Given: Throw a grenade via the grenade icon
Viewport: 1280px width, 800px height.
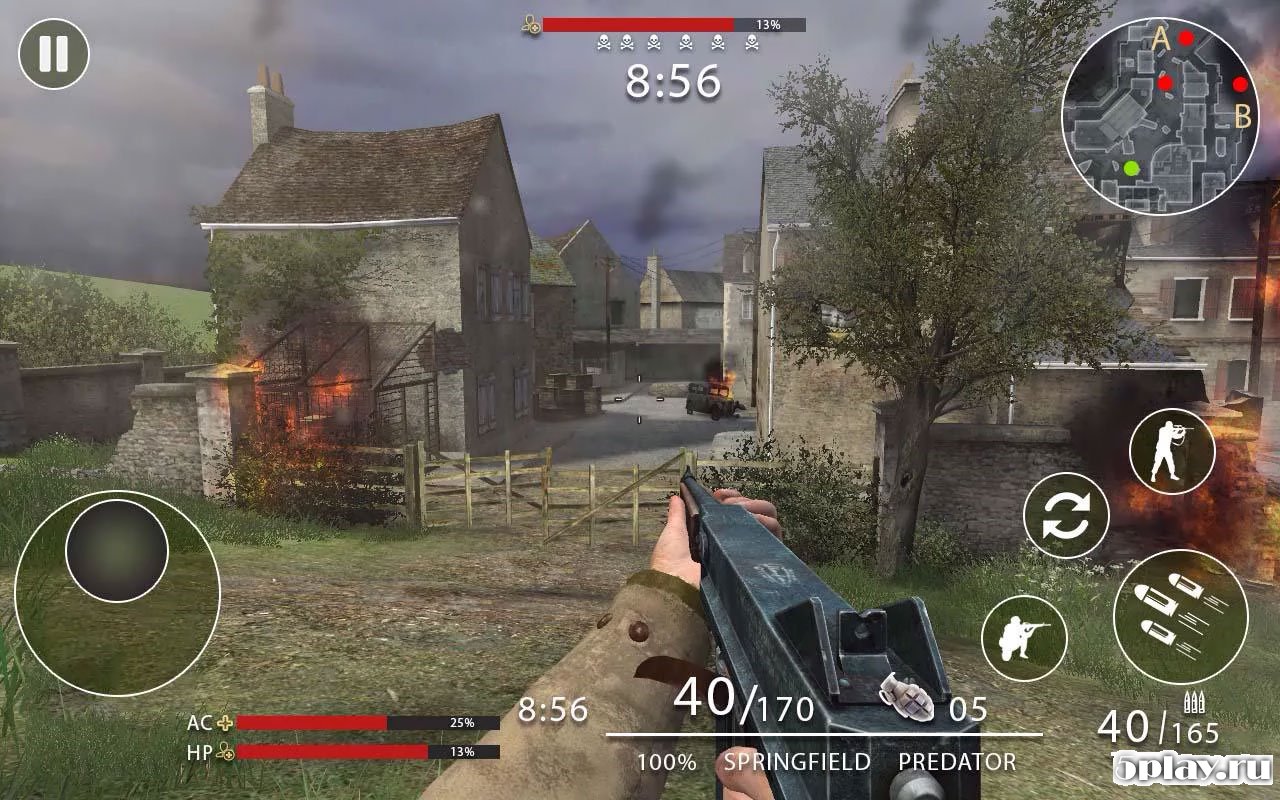Looking at the screenshot, I should point(906,698).
